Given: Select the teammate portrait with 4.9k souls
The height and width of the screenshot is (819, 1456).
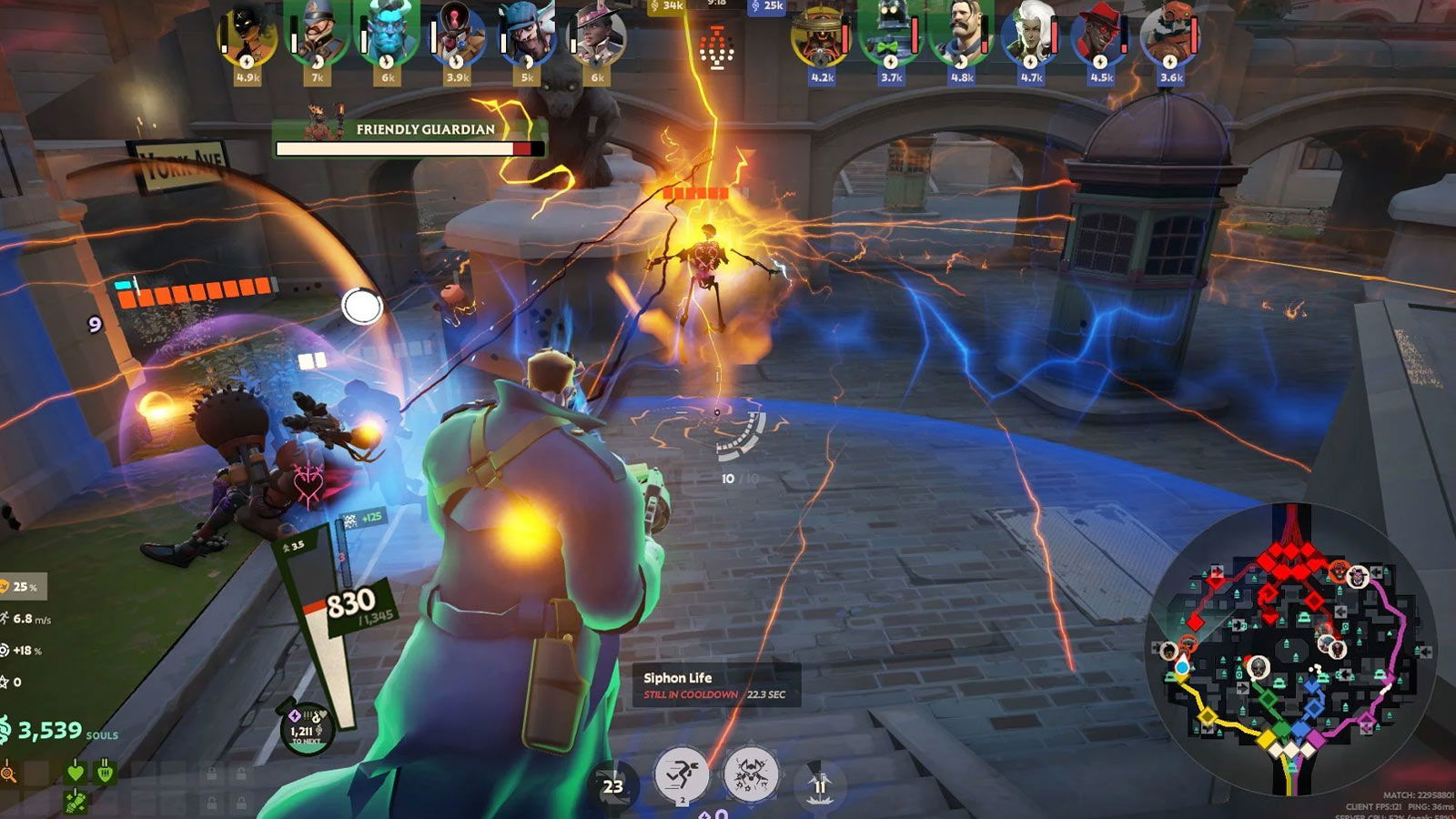Looking at the screenshot, I should coord(247,35).
